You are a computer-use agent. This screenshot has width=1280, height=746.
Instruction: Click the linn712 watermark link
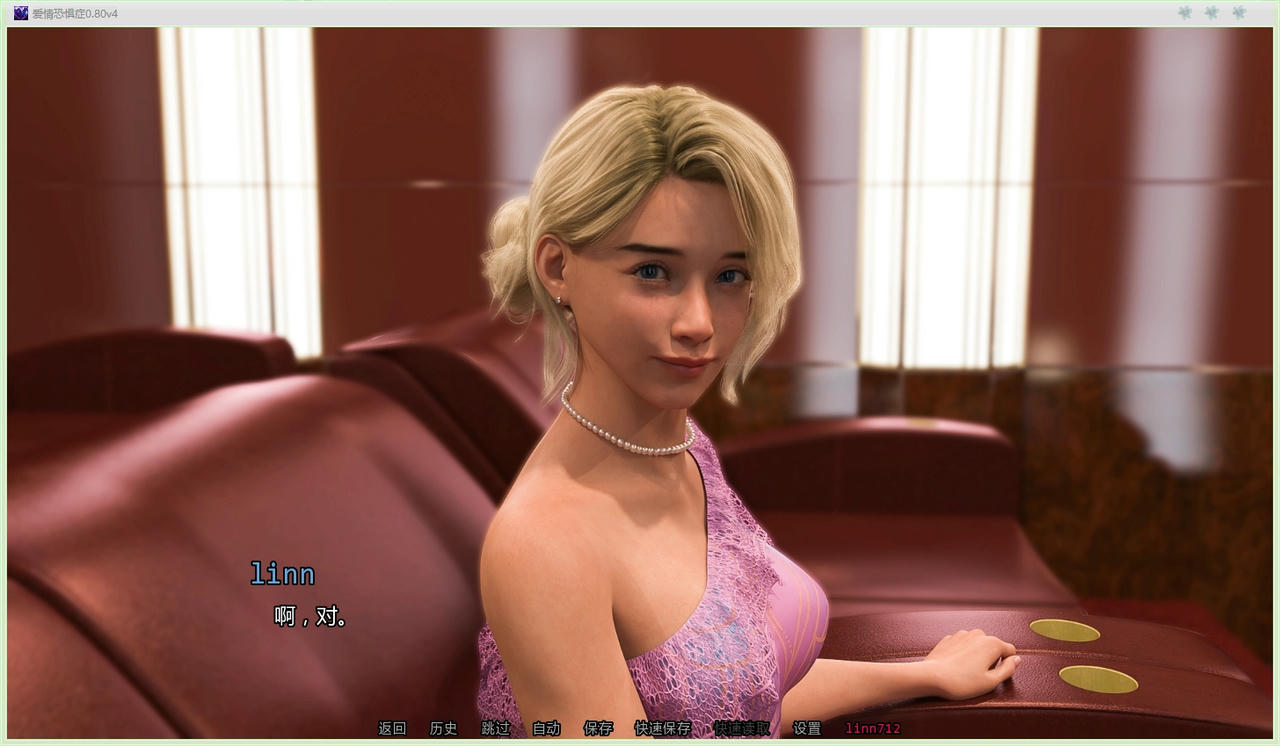click(x=872, y=729)
